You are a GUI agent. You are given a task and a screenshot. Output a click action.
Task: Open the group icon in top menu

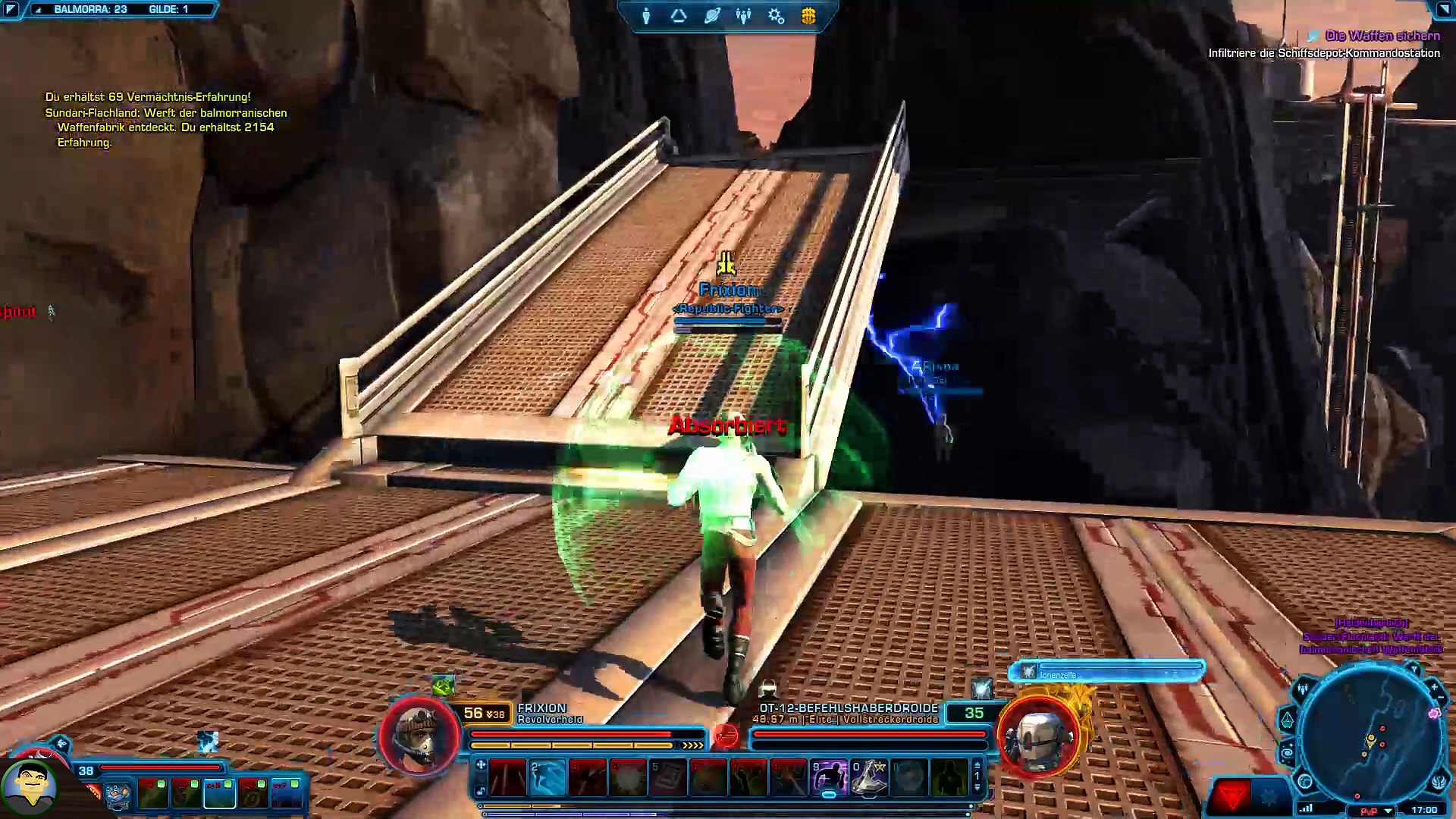tap(744, 16)
